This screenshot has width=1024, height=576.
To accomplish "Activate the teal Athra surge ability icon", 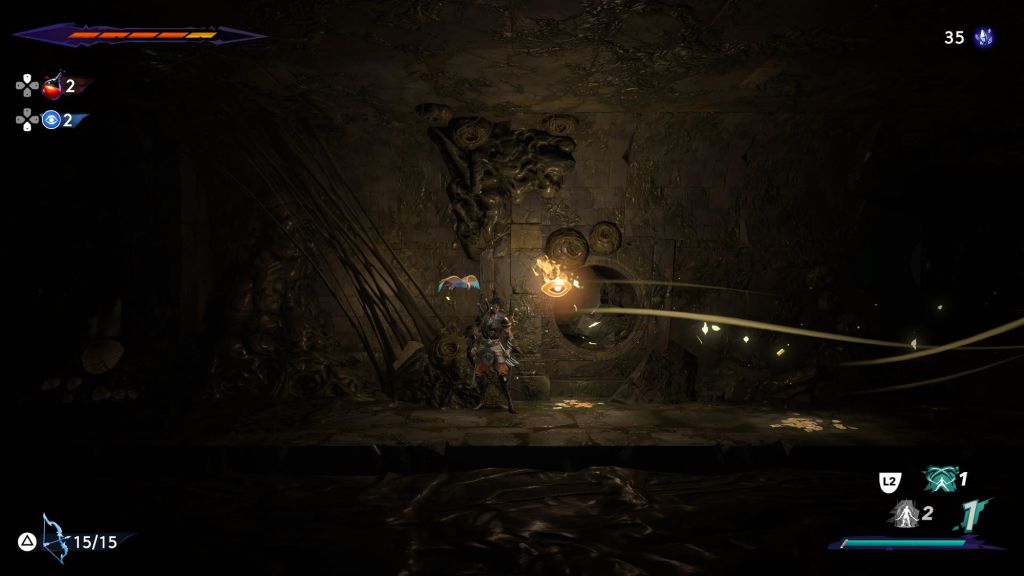I will 940,480.
